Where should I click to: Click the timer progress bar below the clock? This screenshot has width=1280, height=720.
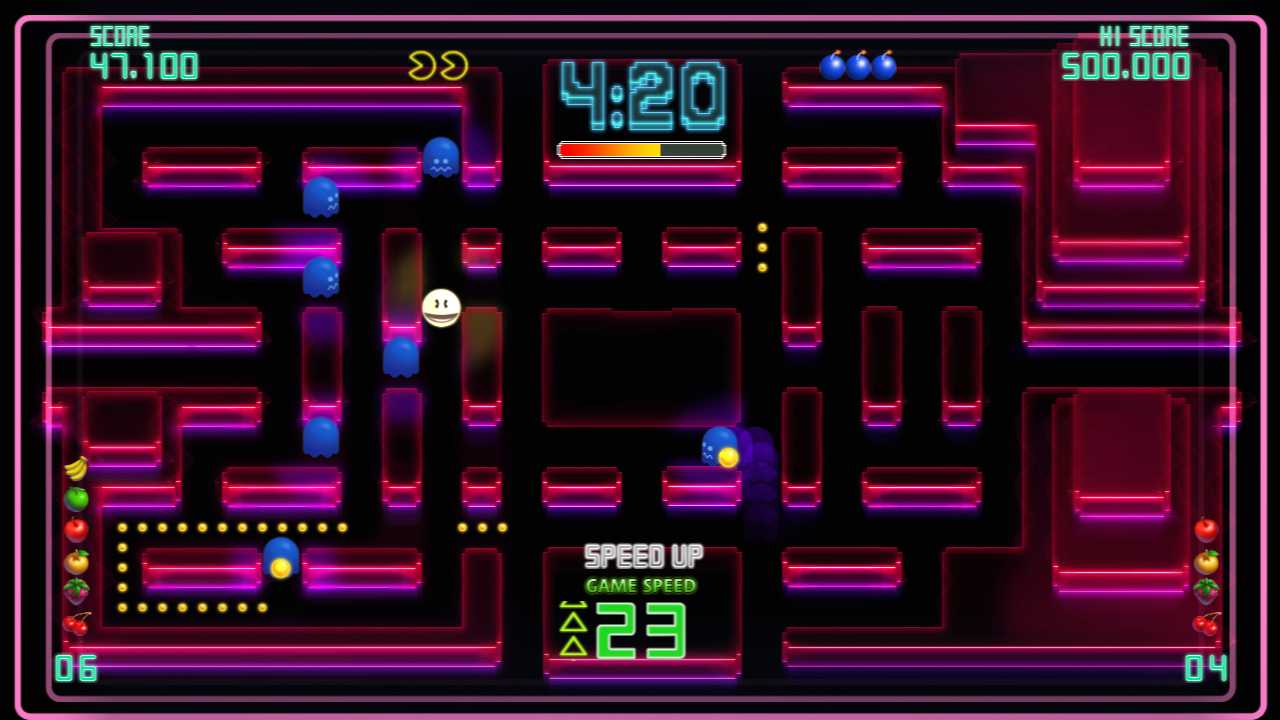tap(640, 148)
